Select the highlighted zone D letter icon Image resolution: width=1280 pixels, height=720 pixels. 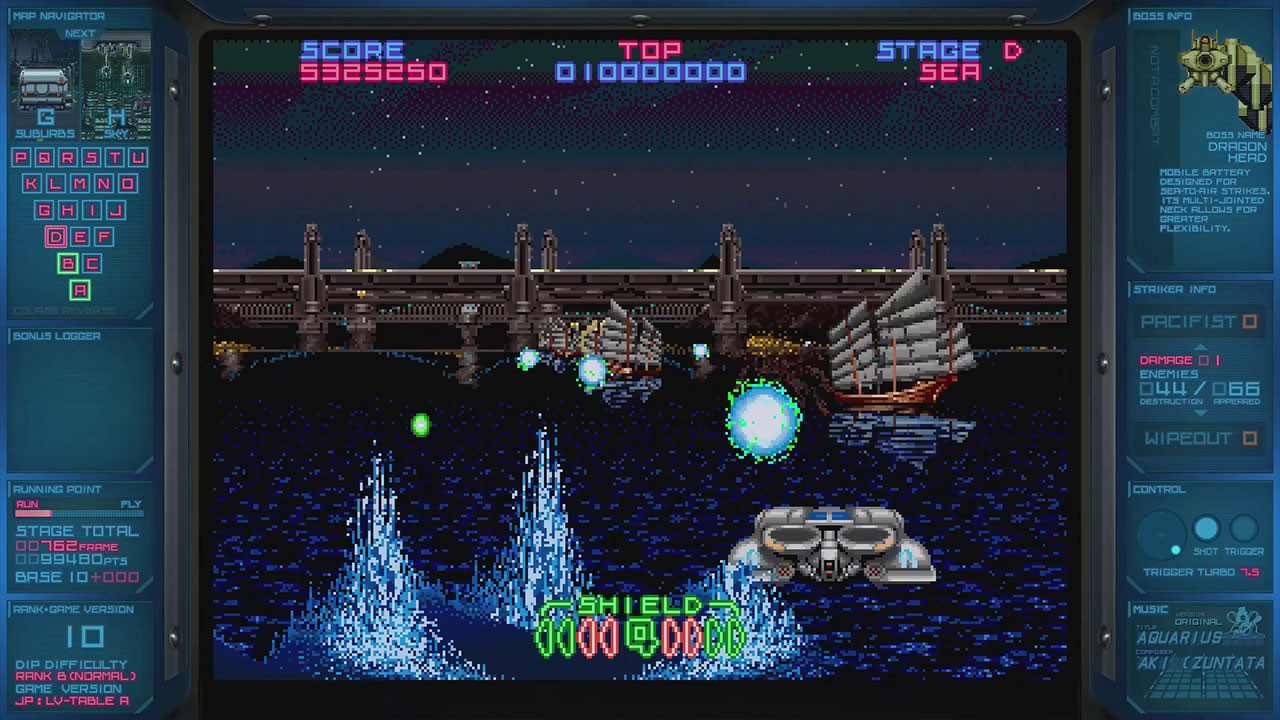[54, 238]
